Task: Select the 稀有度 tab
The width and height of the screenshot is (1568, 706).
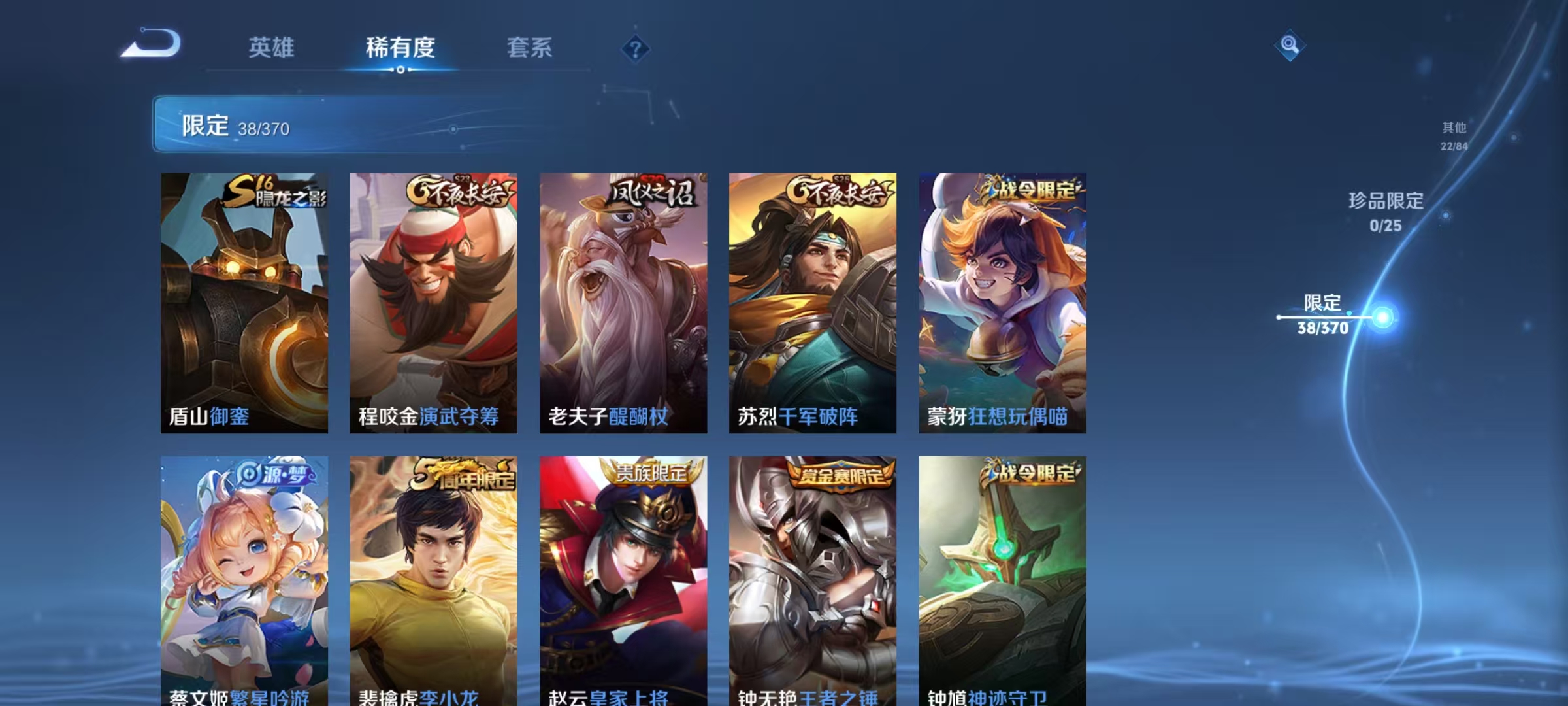Action: point(401,48)
